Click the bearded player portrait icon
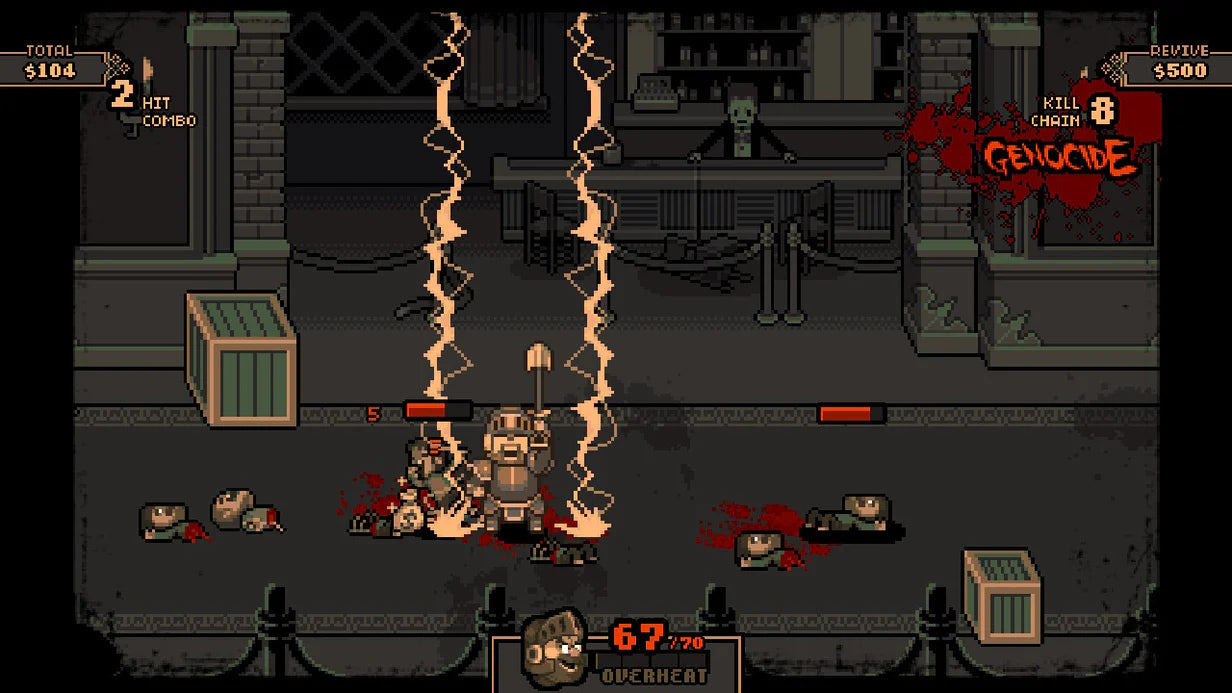The height and width of the screenshot is (693, 1232). (555, 647)
